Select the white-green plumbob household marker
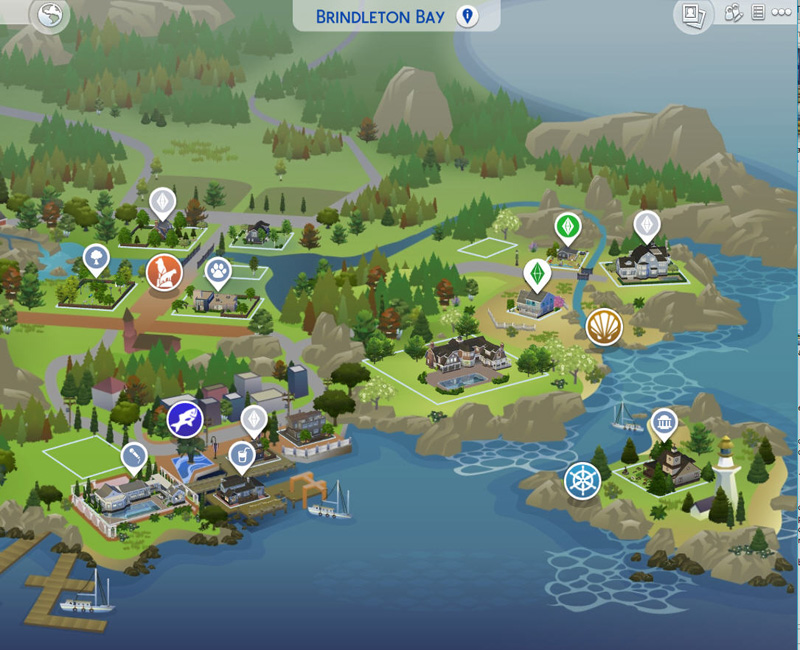 (537, 273)
